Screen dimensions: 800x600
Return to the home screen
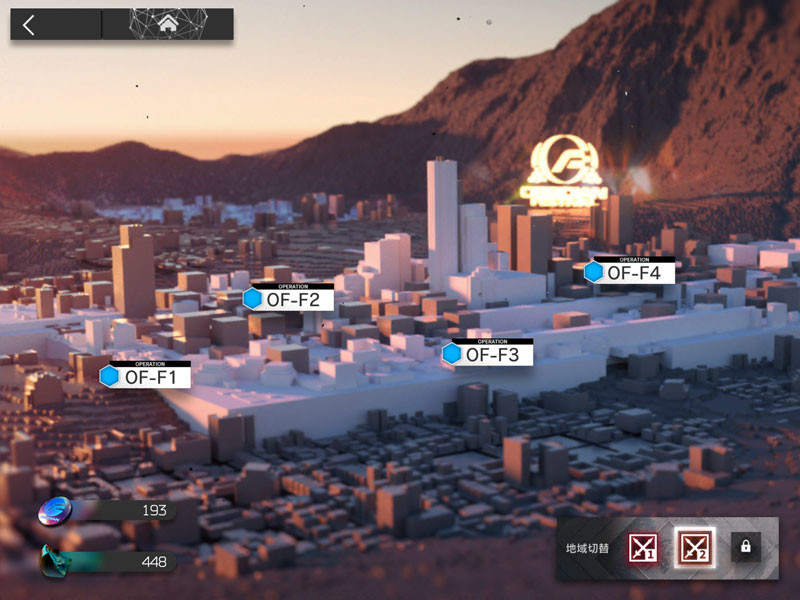167,24
